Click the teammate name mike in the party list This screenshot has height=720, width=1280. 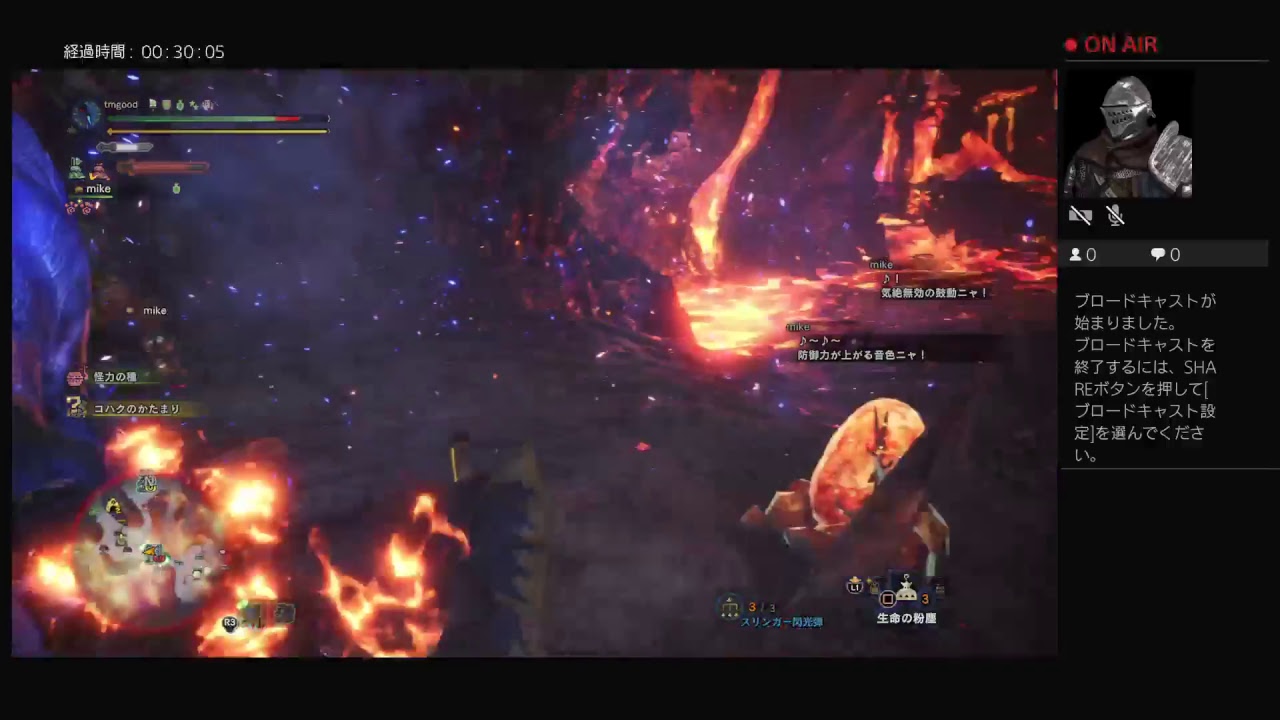click(98, 188)
